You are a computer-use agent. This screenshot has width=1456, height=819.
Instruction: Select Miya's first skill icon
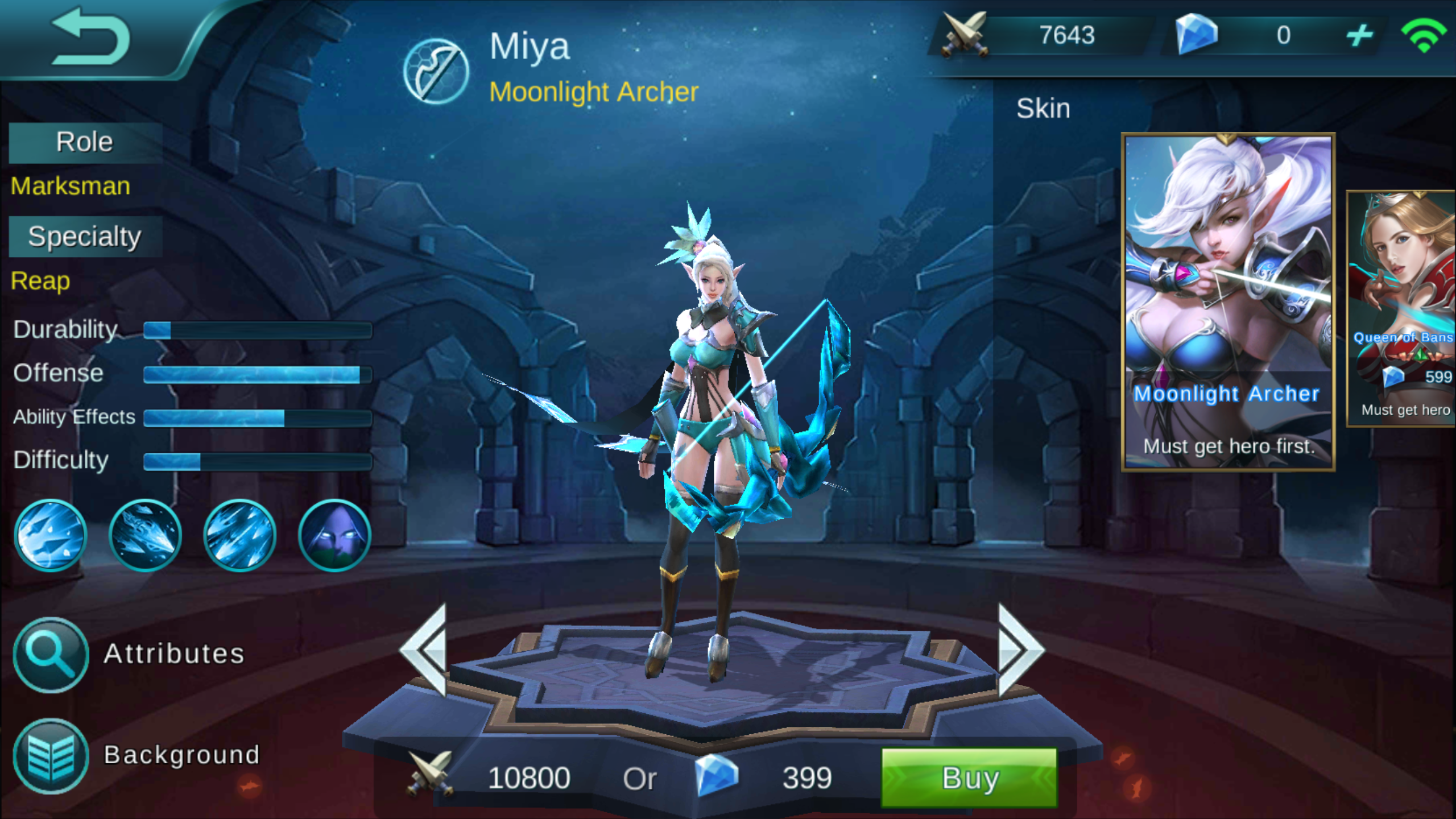tap(51, 535)
